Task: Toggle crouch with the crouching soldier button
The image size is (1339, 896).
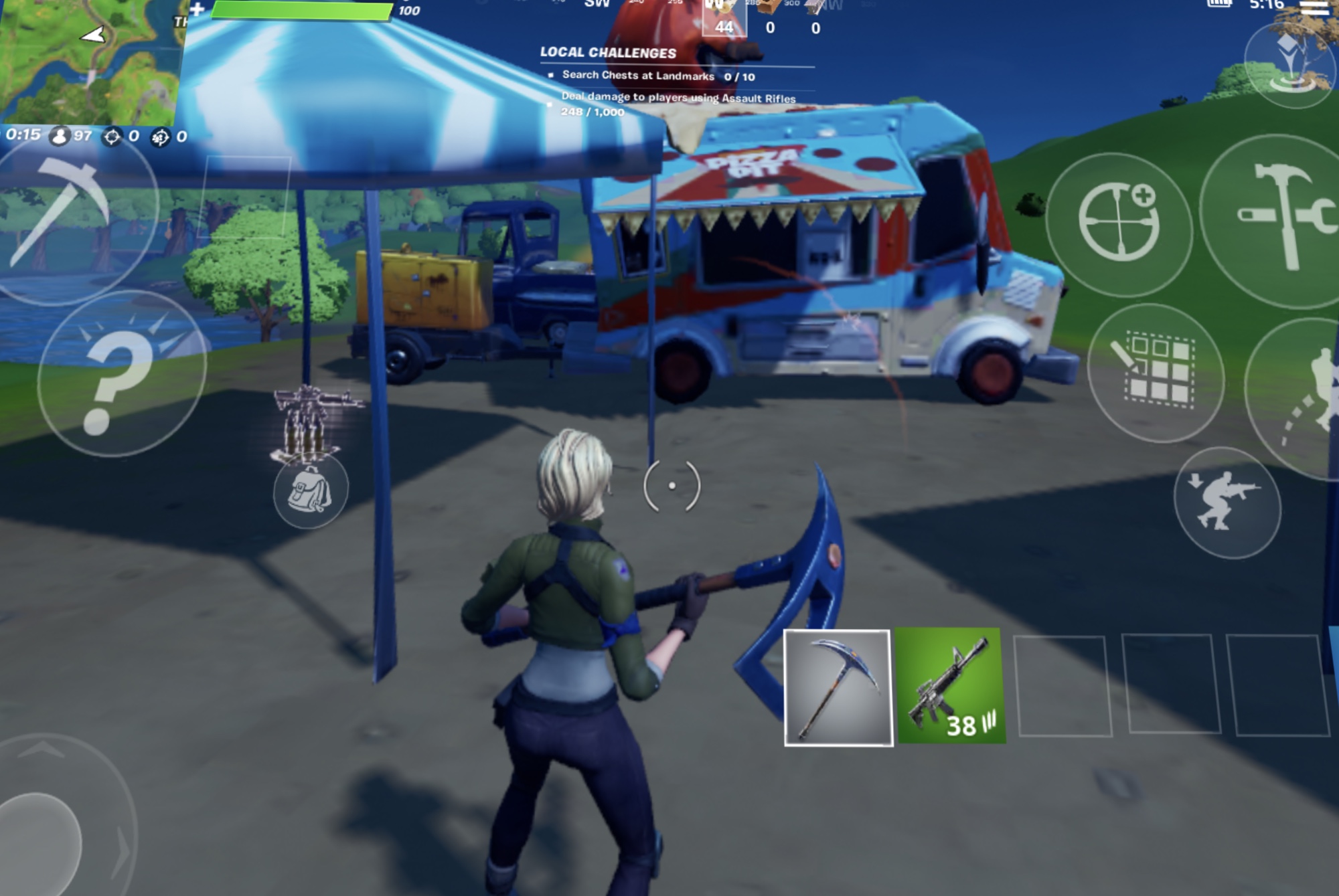Action: pos(1227,502)
